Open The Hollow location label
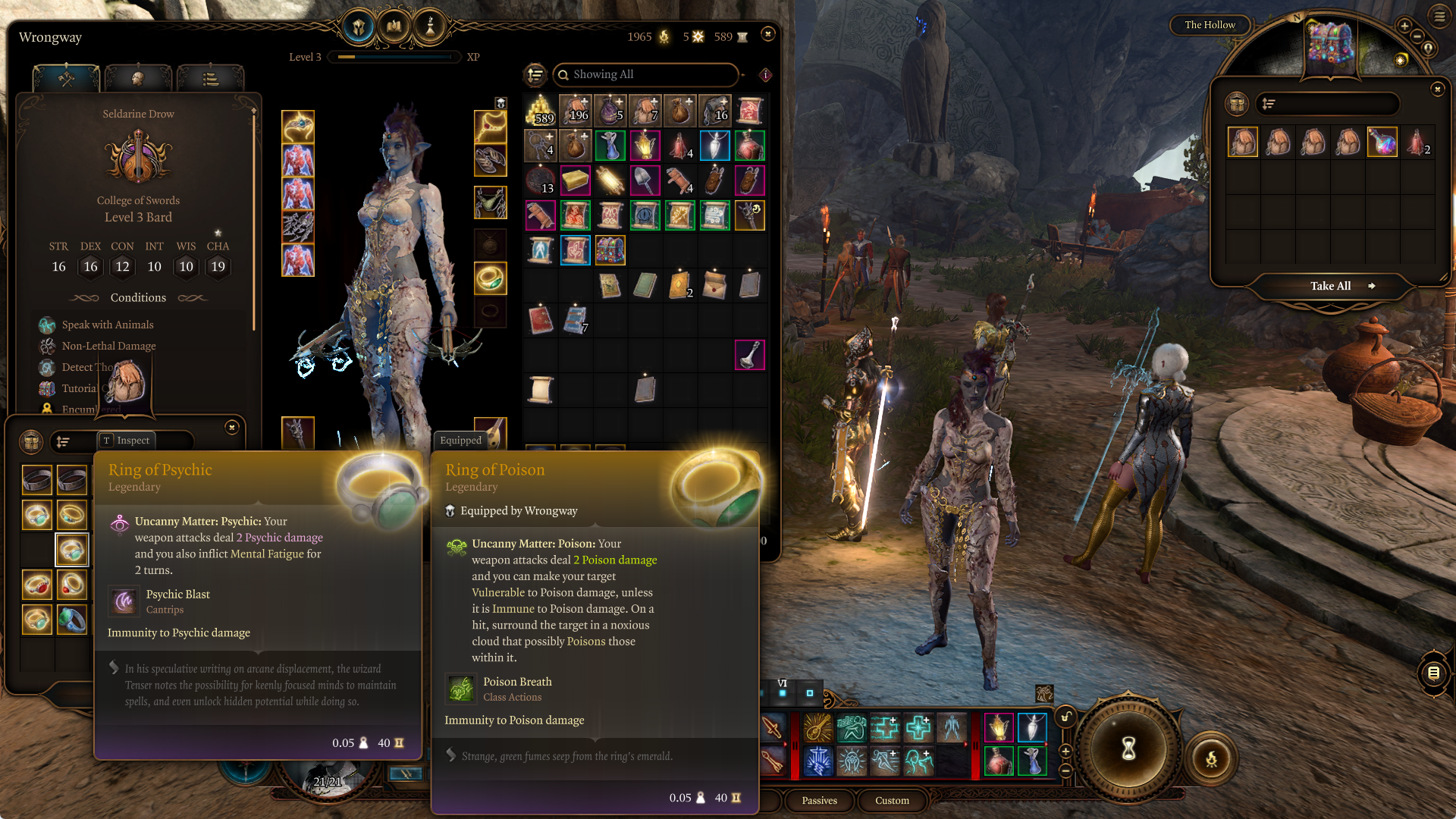1456x819 pixels. [x=1210, y=25]
